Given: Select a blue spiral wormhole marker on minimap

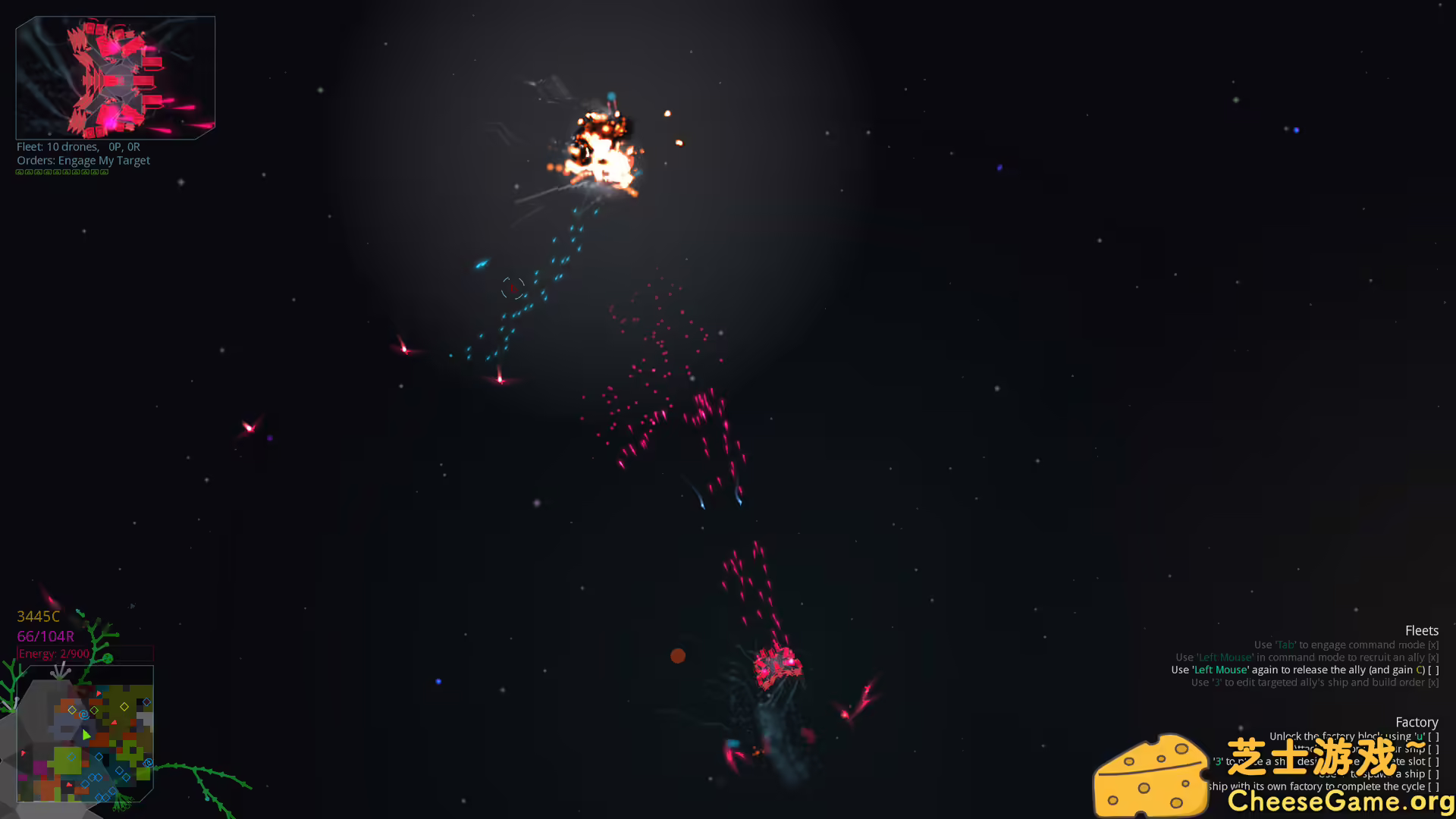Looking at the screenshot, I should pyautogui.click(x=84, y=714).
